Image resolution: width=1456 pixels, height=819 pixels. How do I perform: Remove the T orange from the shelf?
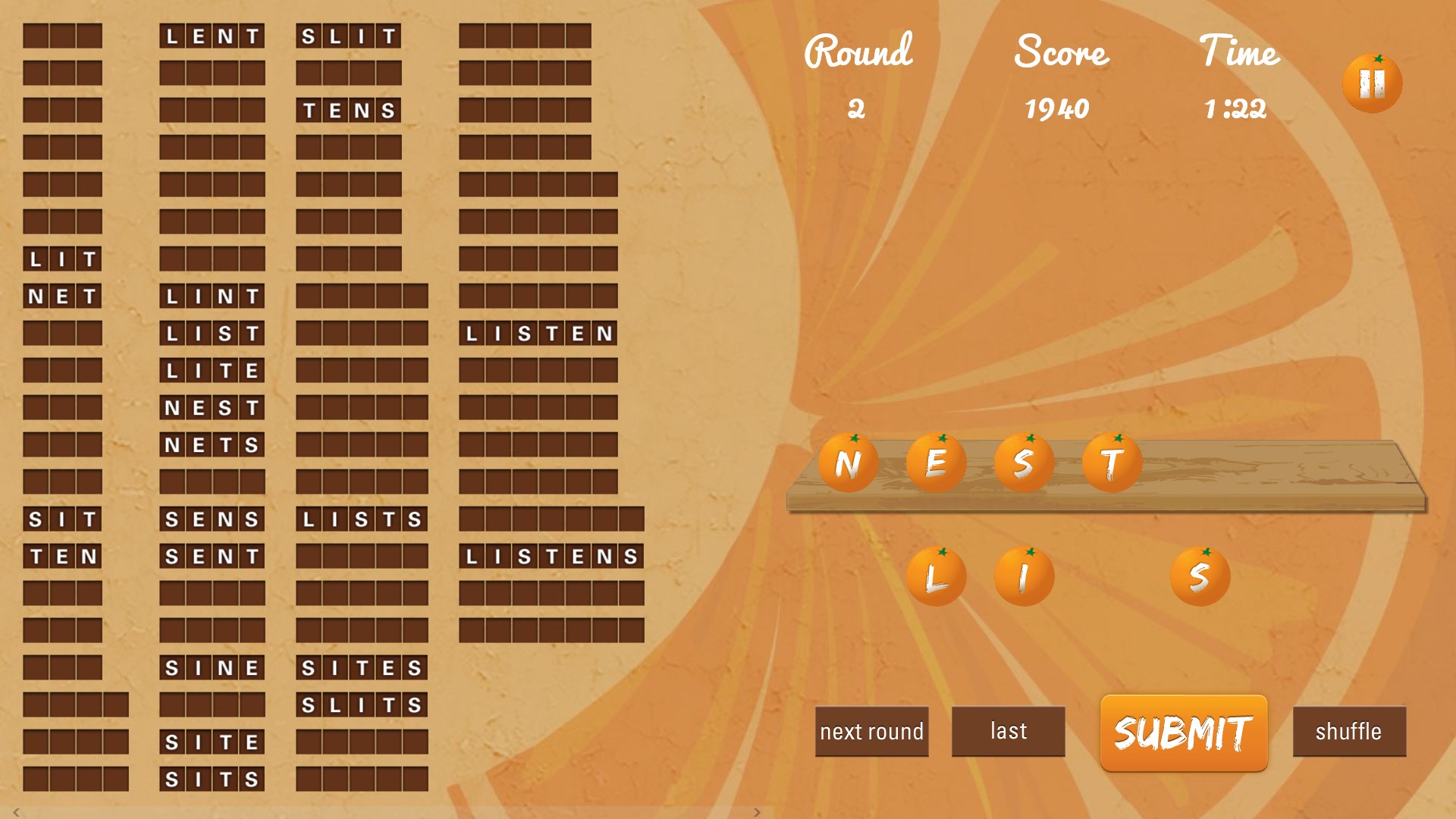tap(1112, 463)
